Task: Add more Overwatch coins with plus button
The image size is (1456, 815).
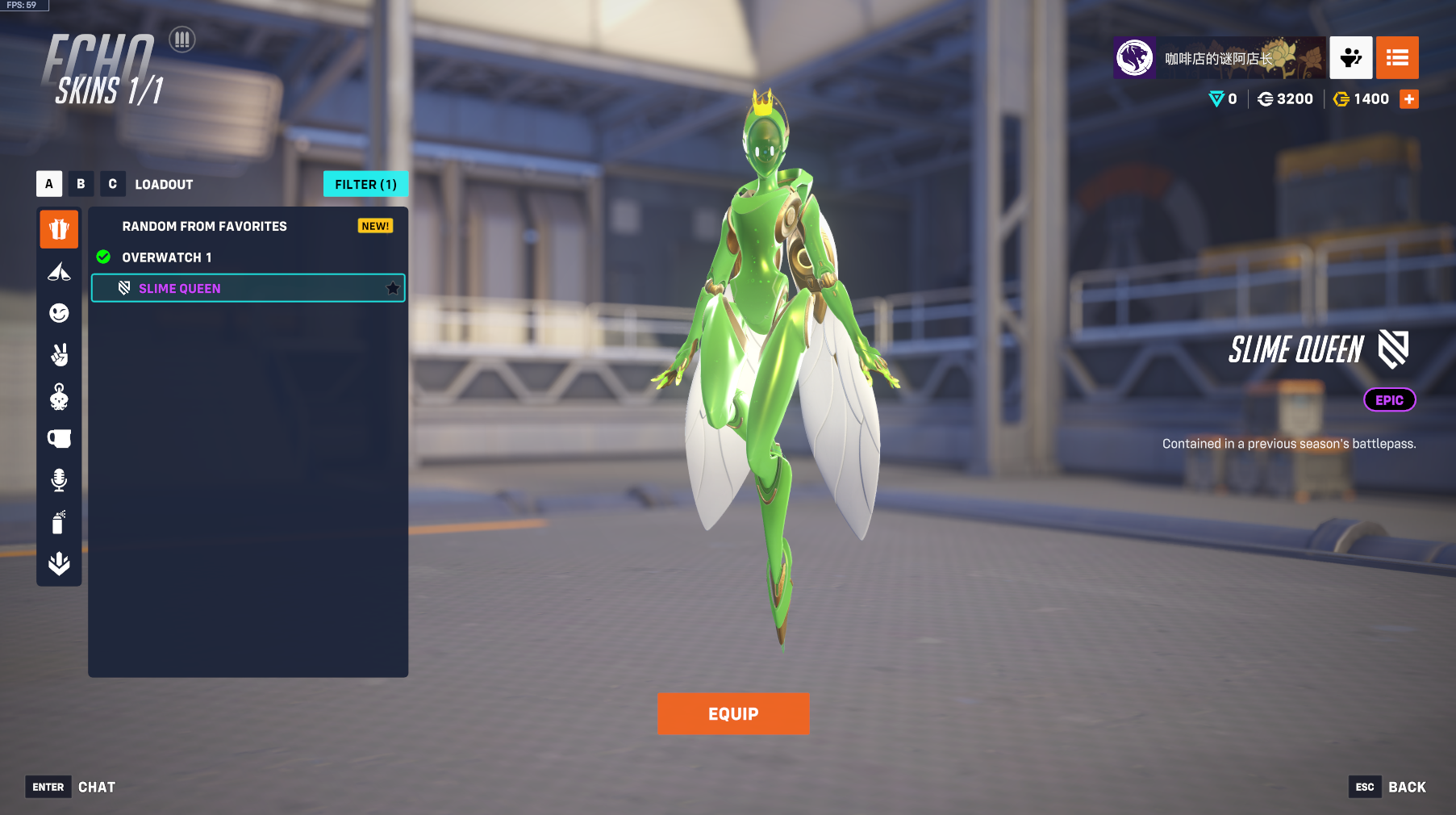Action: [1408, 99]
